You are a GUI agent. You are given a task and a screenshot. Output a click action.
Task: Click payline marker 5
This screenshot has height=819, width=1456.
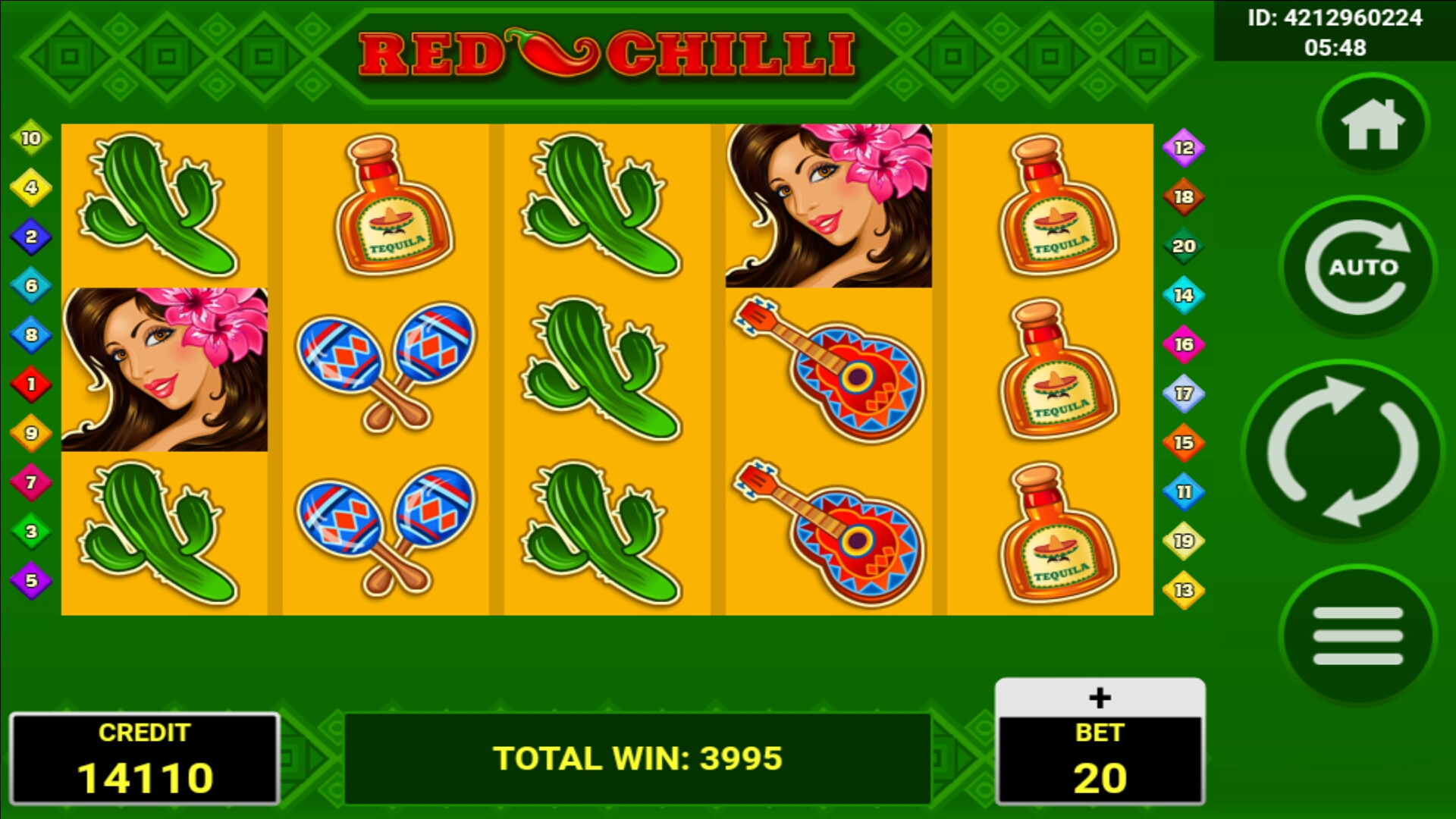point(31,581)
